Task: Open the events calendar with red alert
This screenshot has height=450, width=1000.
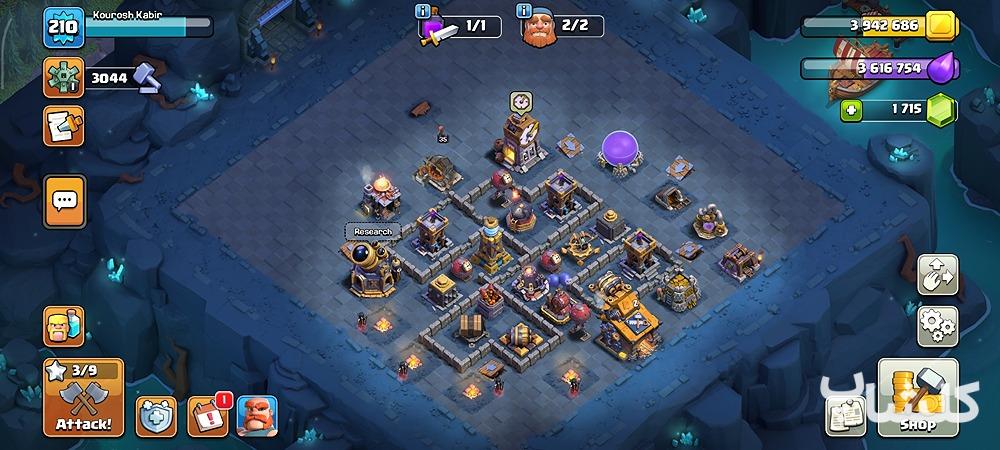Action: 207,414
